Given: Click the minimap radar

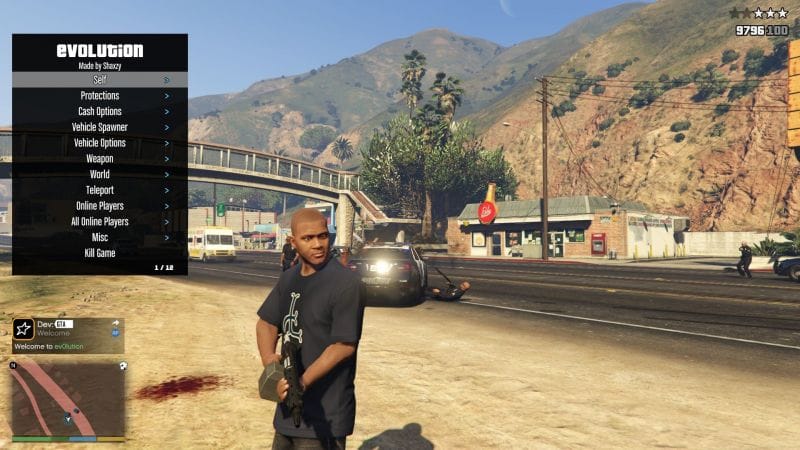Looking at the screenshot, I should (x=68, y=398).
